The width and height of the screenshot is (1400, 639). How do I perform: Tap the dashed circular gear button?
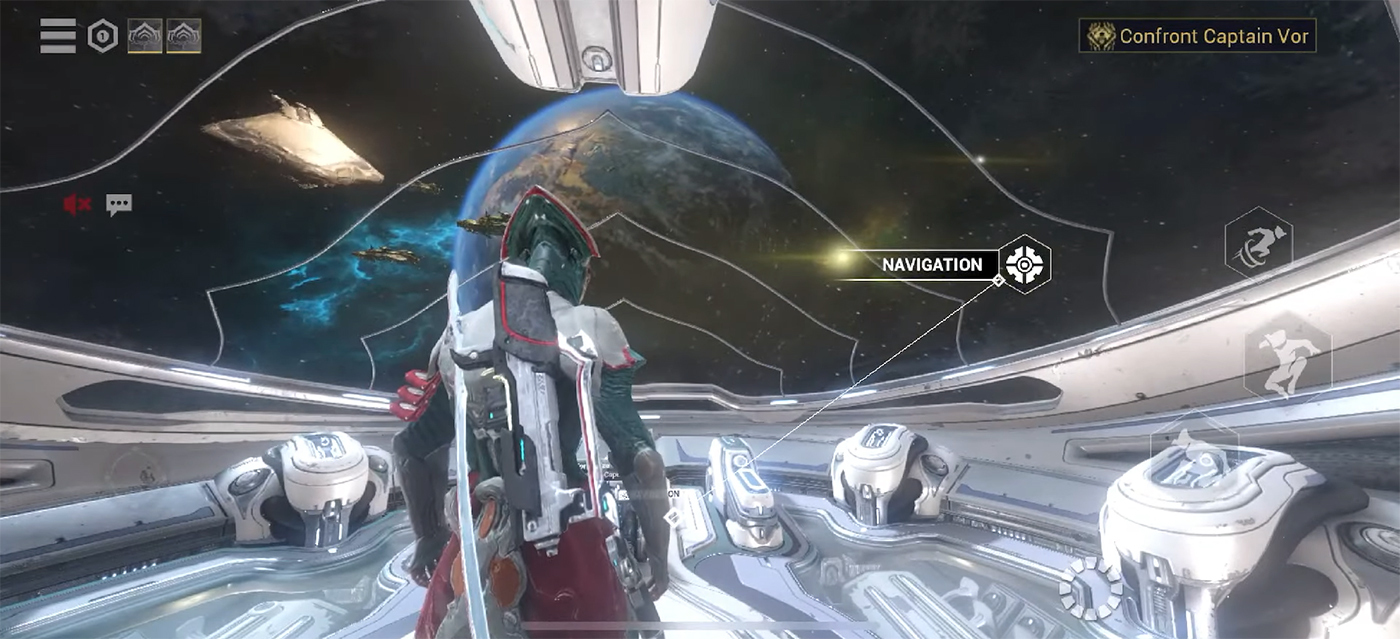point(1091,588)
